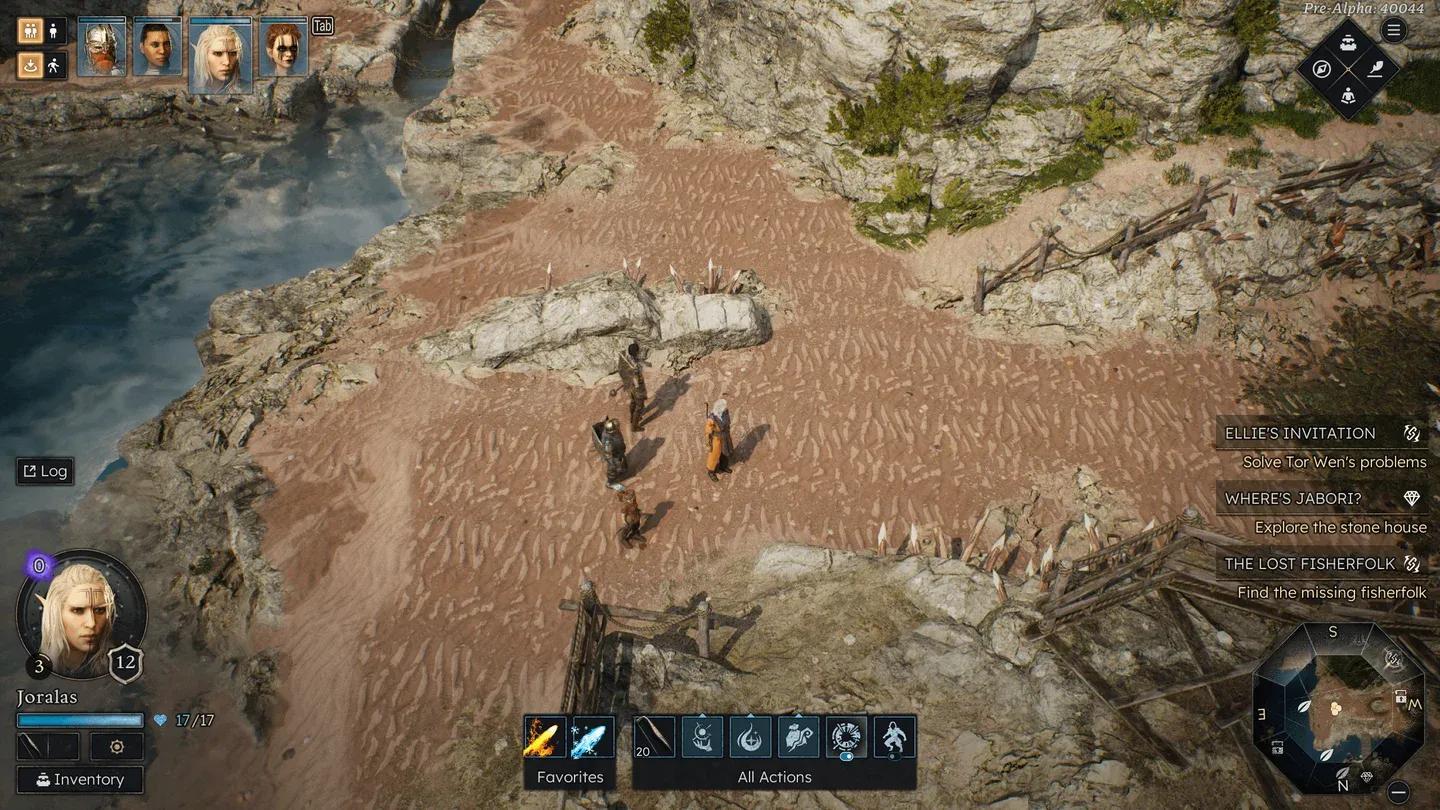Open the journal quill icon in the diamond menu
Screen dimensions: 1440x810
(x=1377, y=69)
